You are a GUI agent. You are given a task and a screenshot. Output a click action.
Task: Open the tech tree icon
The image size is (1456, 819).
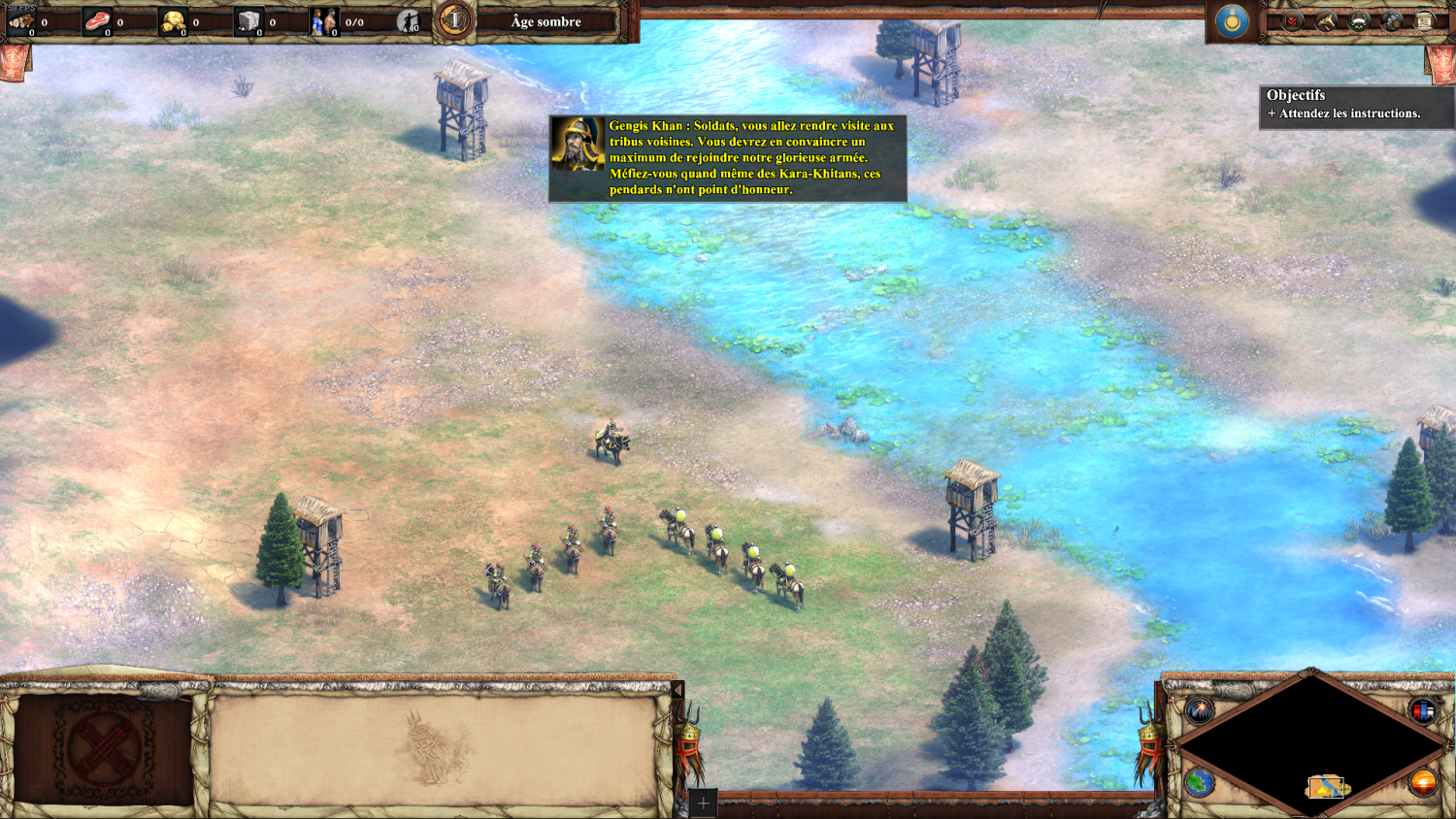pyautogui.click(x=1392, y=21)
